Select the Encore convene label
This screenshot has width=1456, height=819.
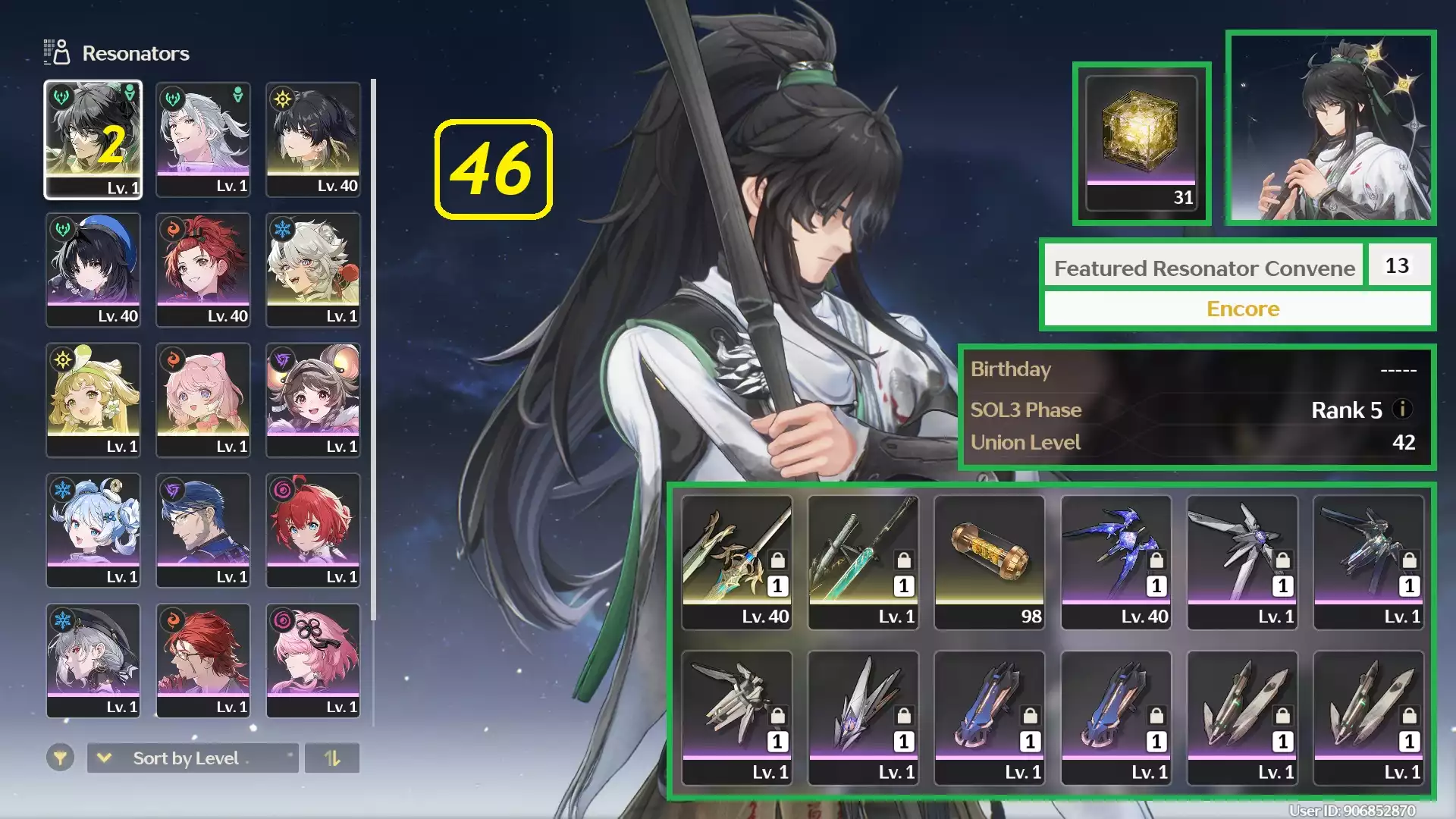(x=1242, y=309)
